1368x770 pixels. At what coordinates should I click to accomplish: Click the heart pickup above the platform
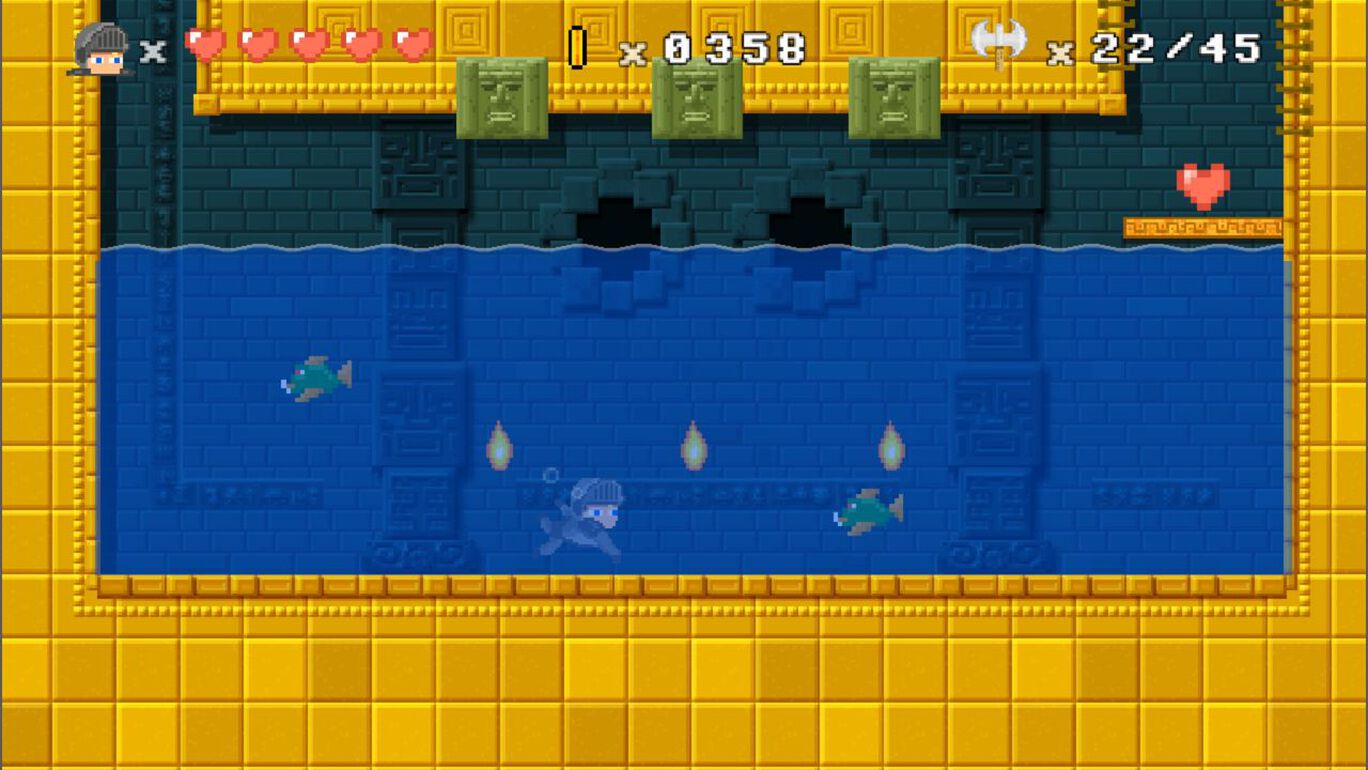pyautogui.click(x=1206, y=185)
